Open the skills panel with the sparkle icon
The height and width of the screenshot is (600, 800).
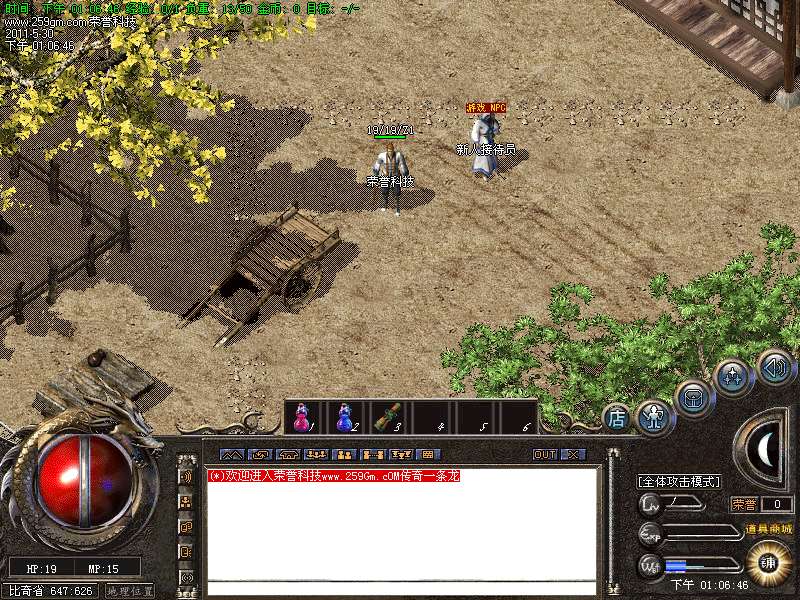coord(732,377)
